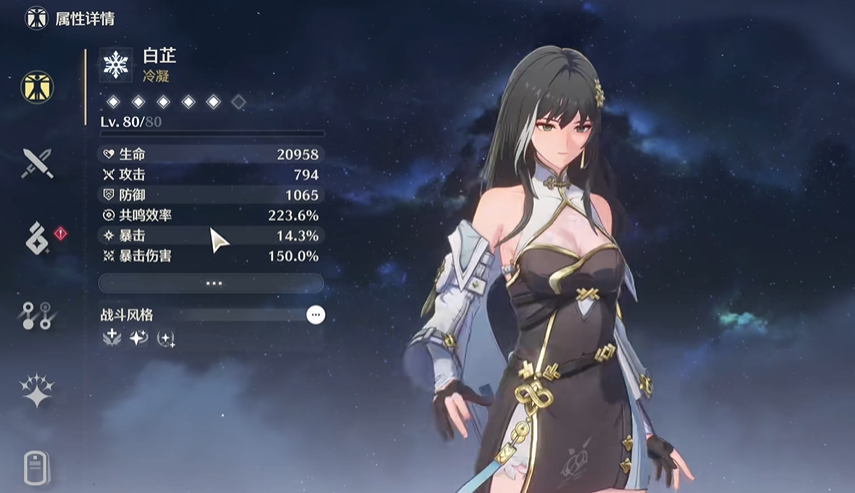Open the weapon tab with crossed swords
Viewport: 855px width, 493px height.
pos(37,163)
